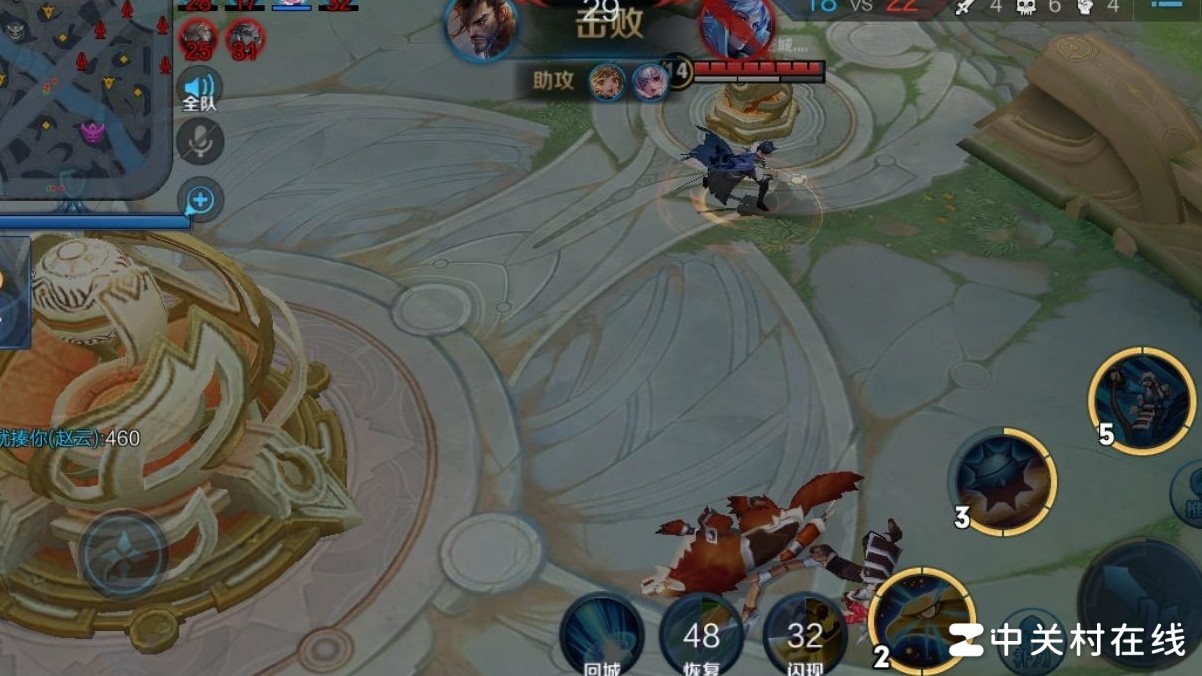Tap the virtual movement joystick
Viewport: 1202px width, 676px height.
(x=123, y=553)
